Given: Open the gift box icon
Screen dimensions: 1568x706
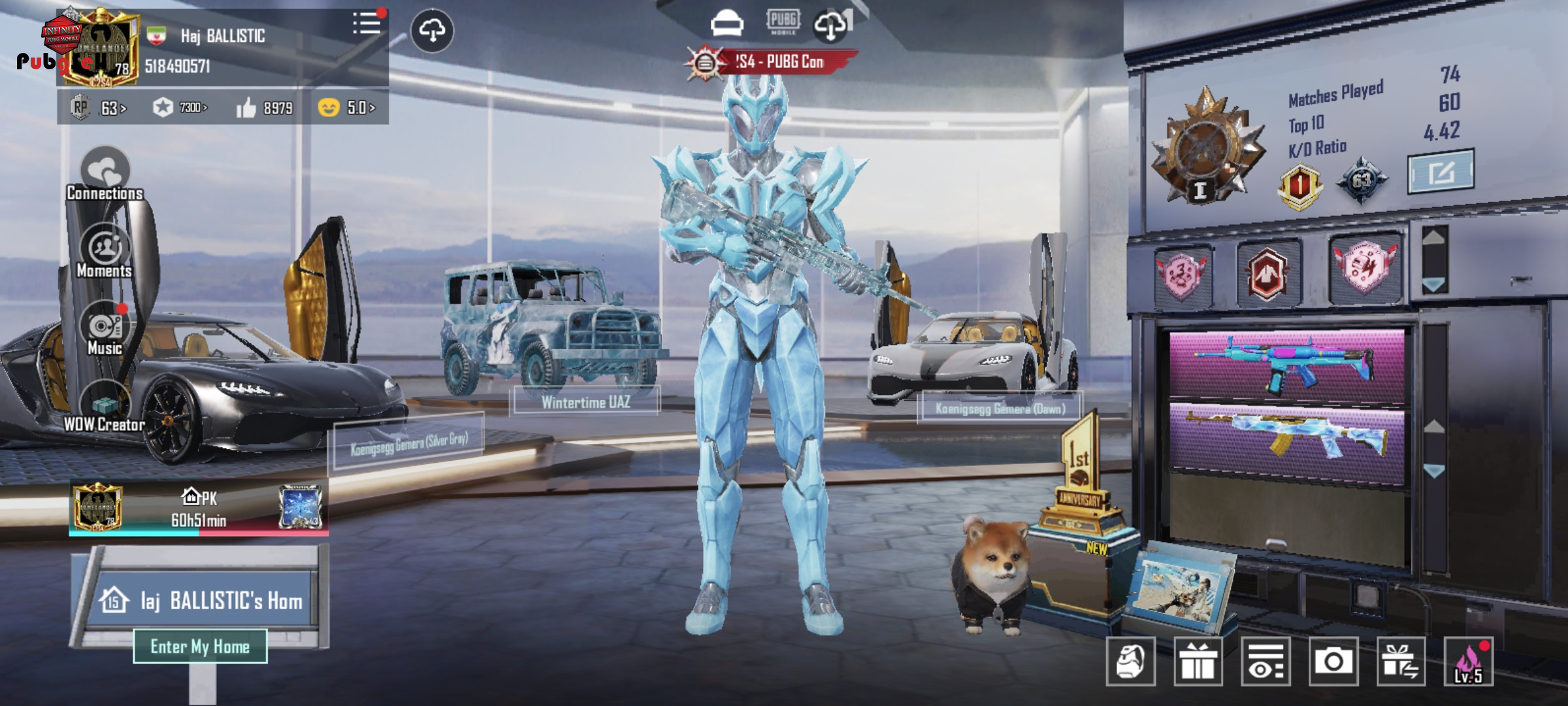Looking at the screenshot, I should (x=1198, y=662).
